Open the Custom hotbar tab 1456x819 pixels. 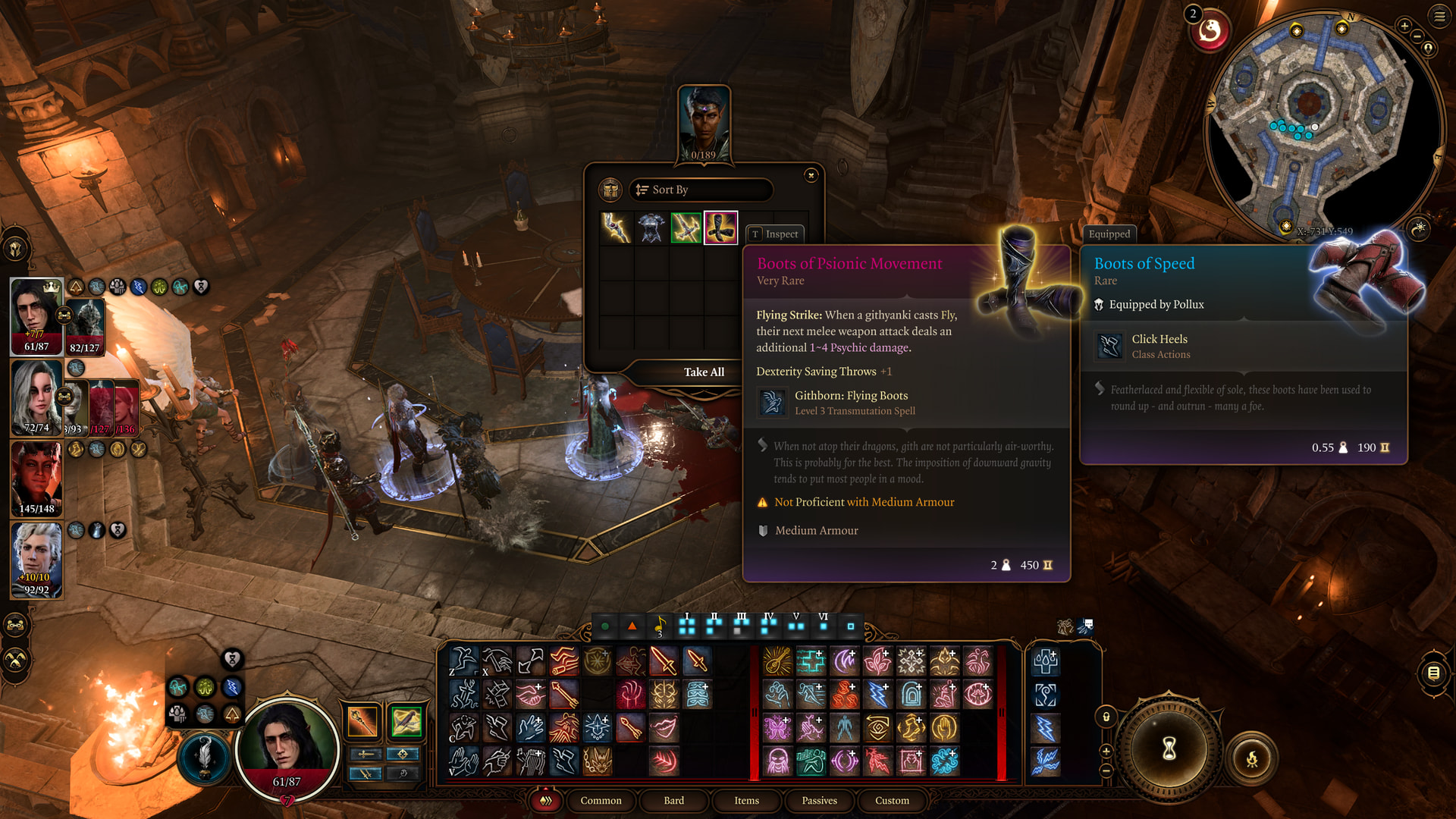point(892,801)
